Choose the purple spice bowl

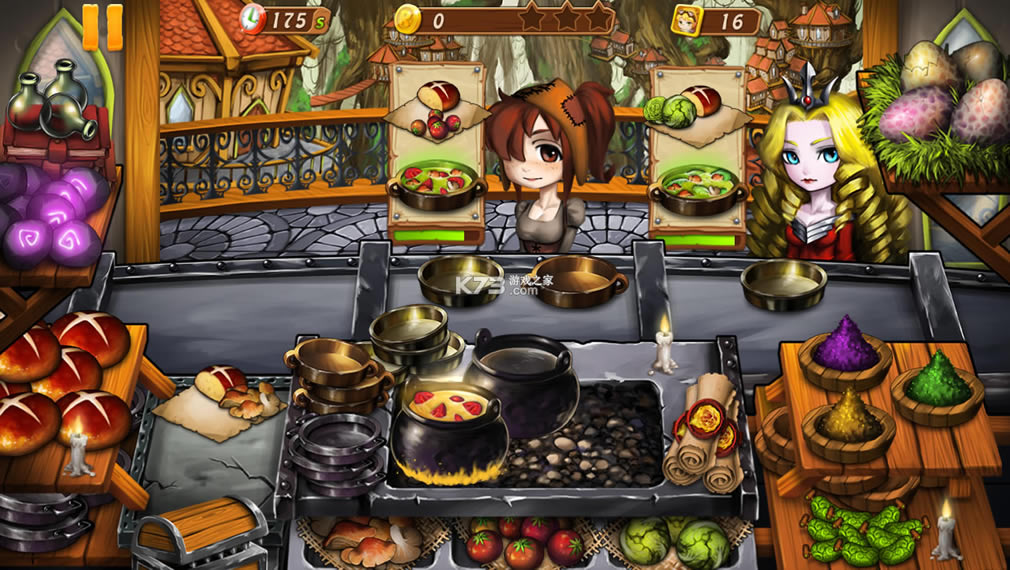pos(843,352)
